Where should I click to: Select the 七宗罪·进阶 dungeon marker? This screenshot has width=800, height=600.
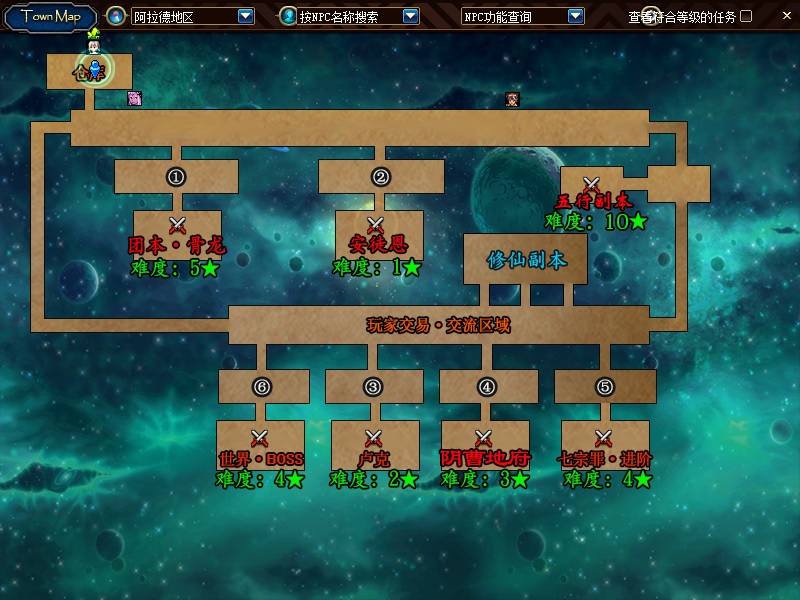click(604, 438)
